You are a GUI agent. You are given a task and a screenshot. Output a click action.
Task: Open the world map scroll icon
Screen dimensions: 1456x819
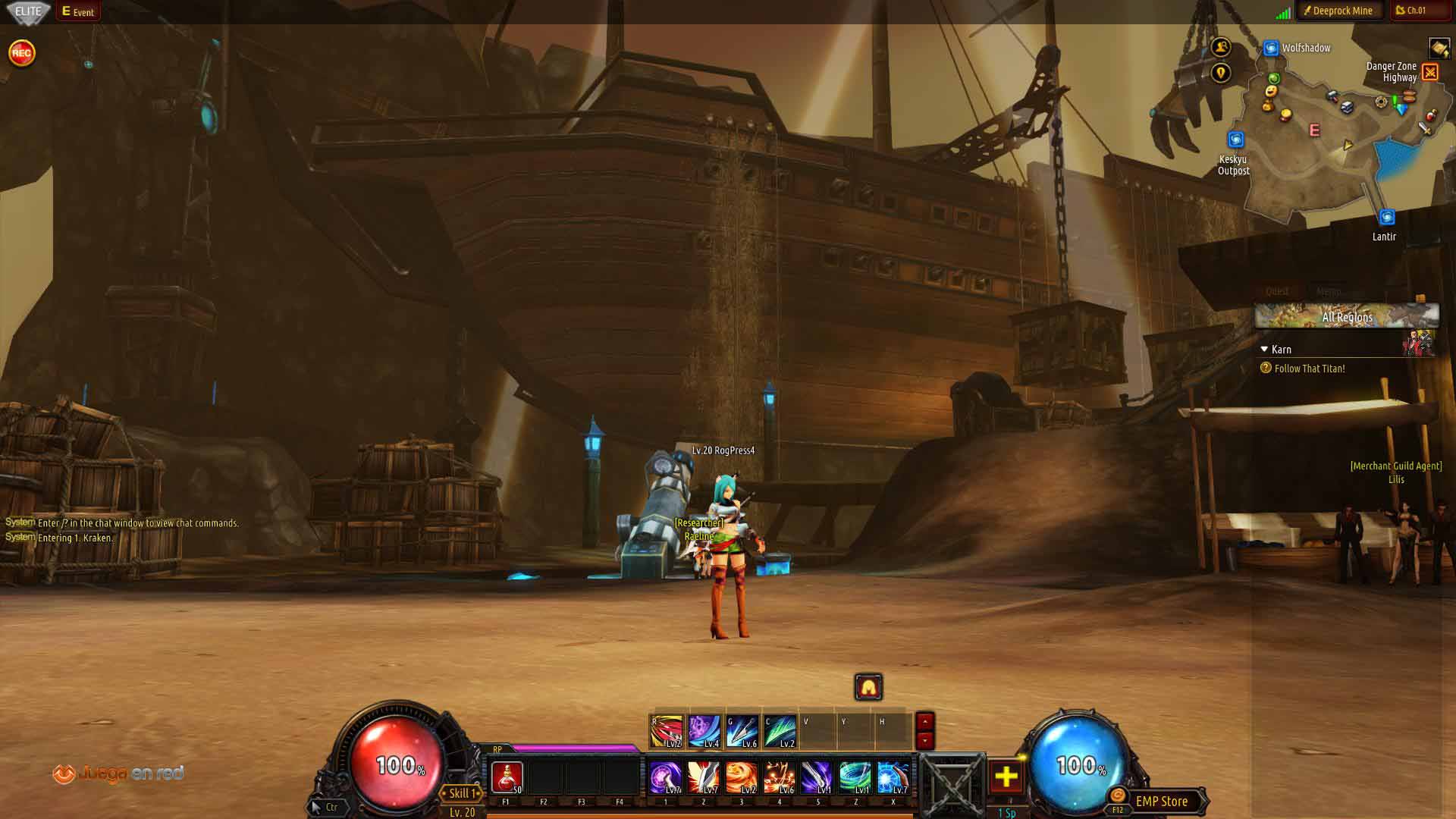click(x=1439, y=49)
